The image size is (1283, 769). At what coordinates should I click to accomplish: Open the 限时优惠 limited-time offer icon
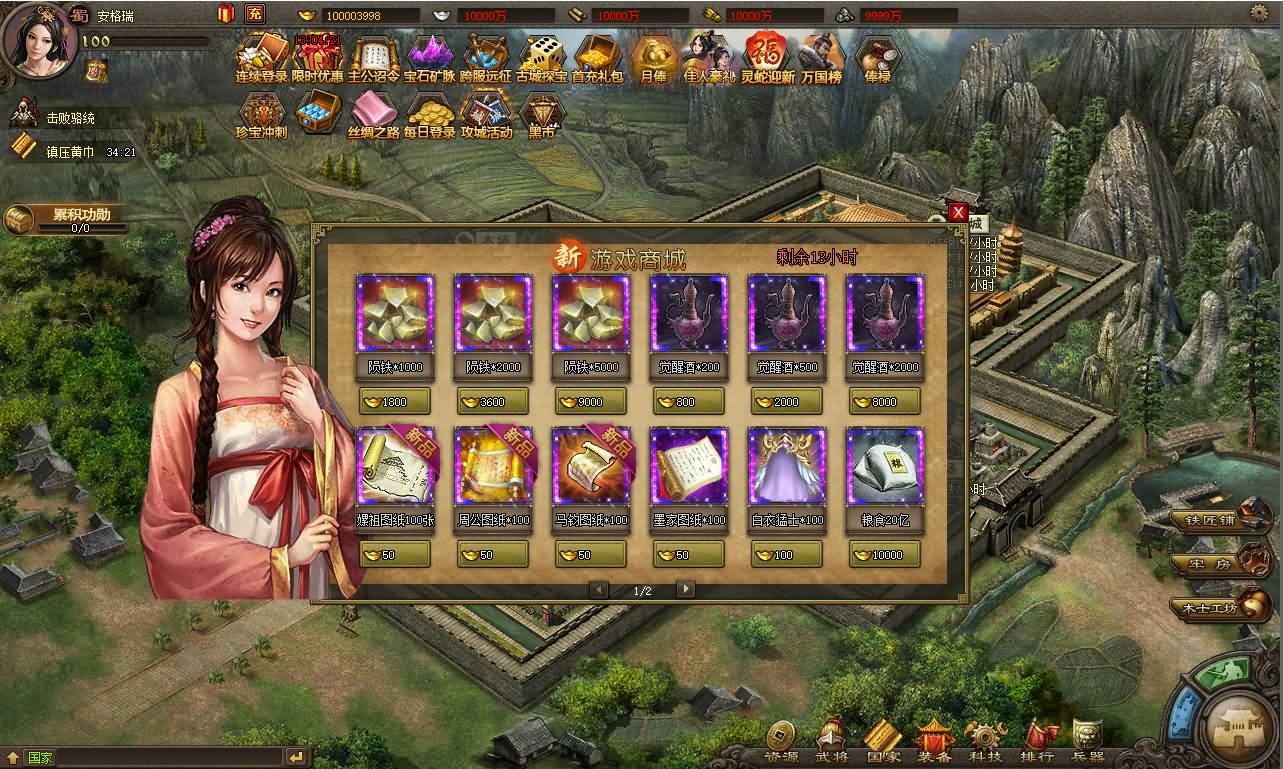click(x=318, y=58)
